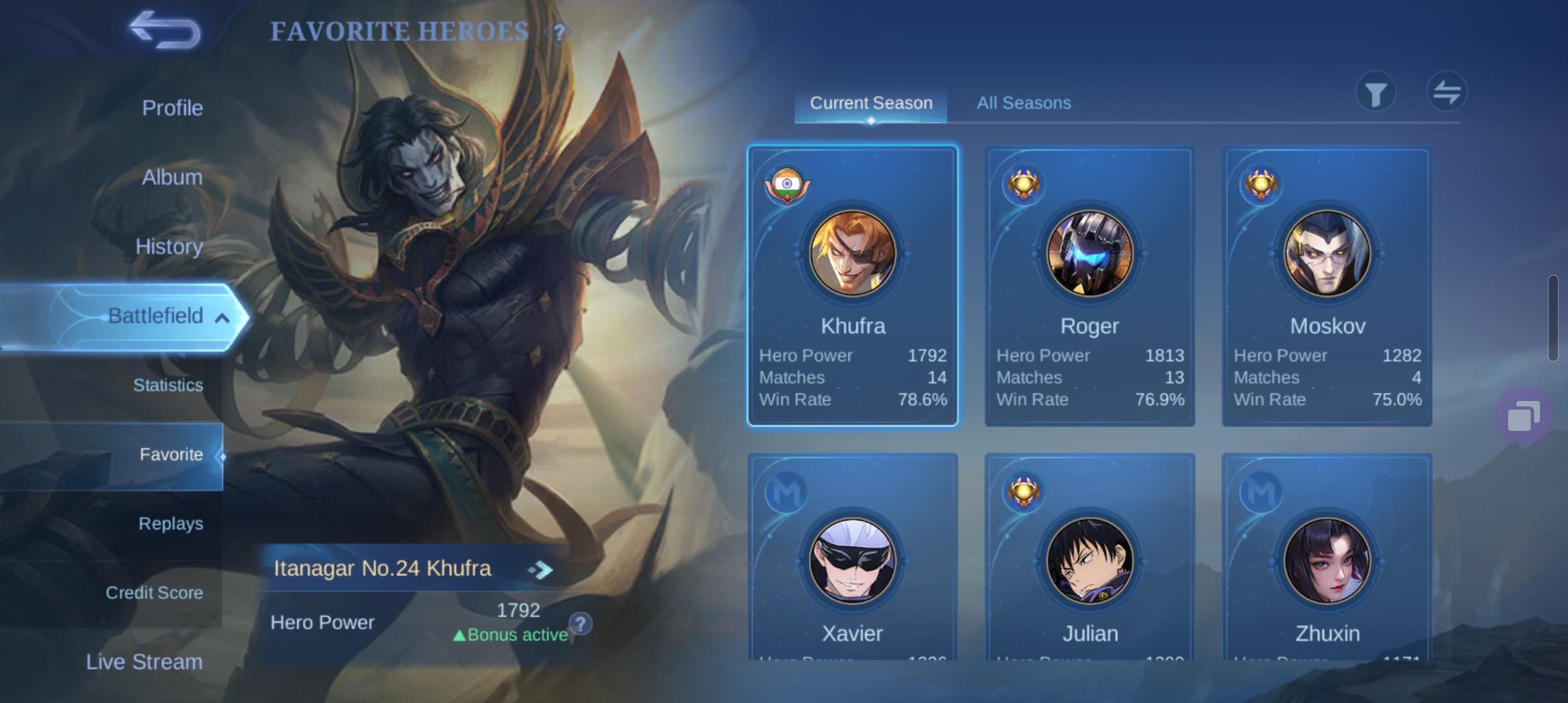Choose the Roger hero card

point(1089,286)
